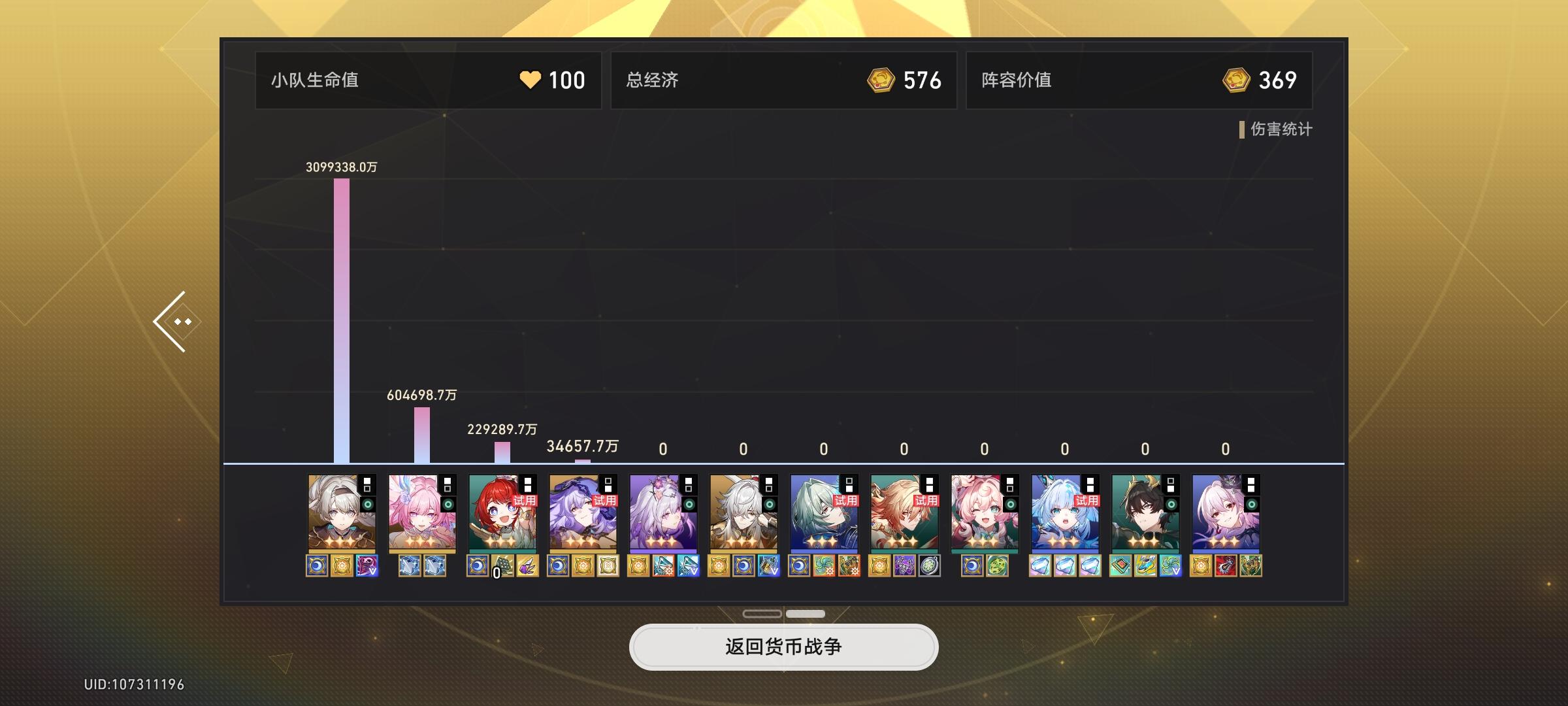Toggle the green ring indicator on Firefly's portrait
This screenshot has height=706, width=1568.
[368, 505]
